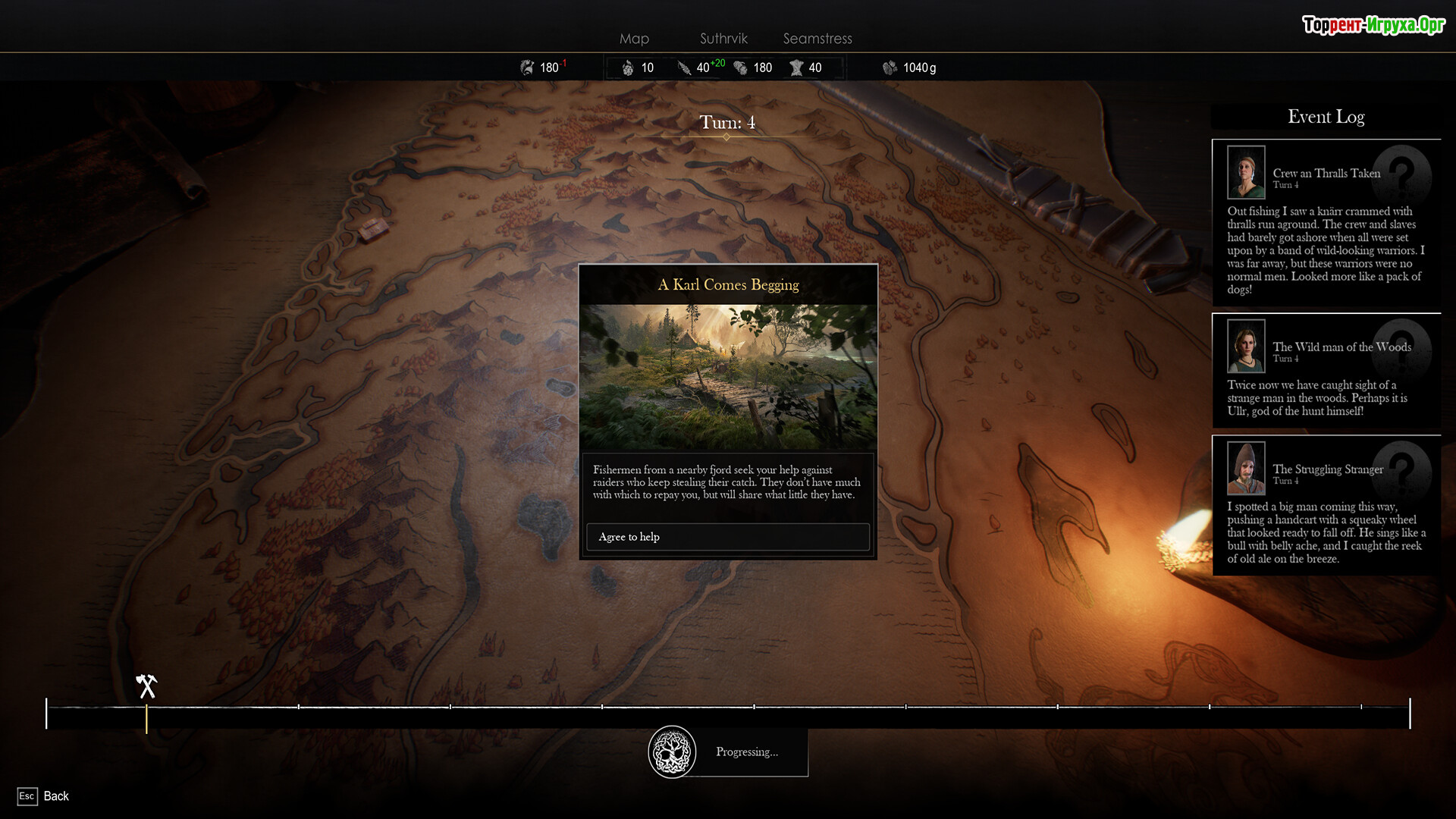Viewport: 1456px width, 819px height.
Task: Choose the Agree to help option
Action: [728, 537]
